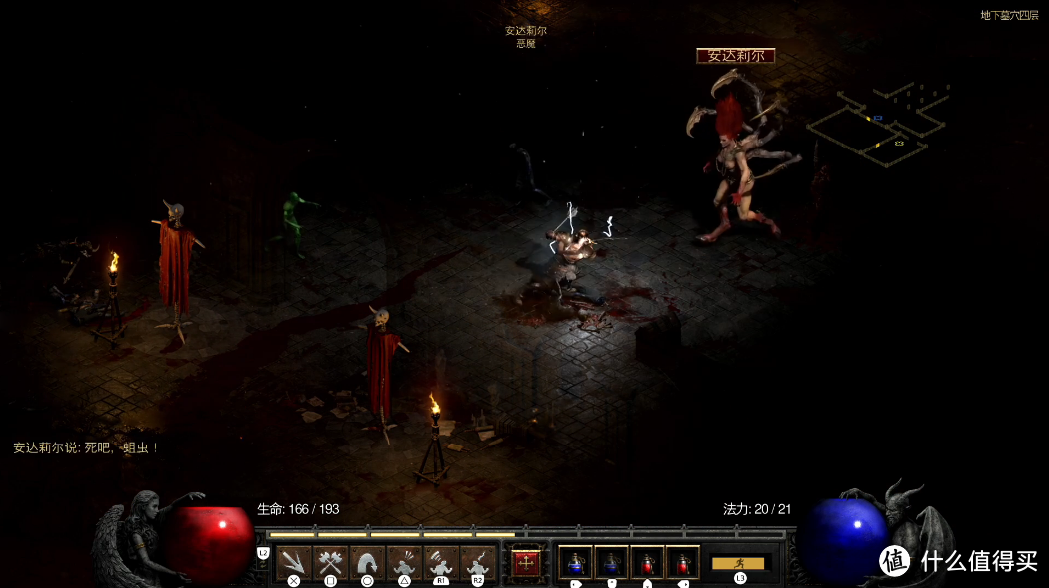This screenshot has height=588, width=1049.
Task: Activate the crossed axes skill
Action: click(331, 562)
